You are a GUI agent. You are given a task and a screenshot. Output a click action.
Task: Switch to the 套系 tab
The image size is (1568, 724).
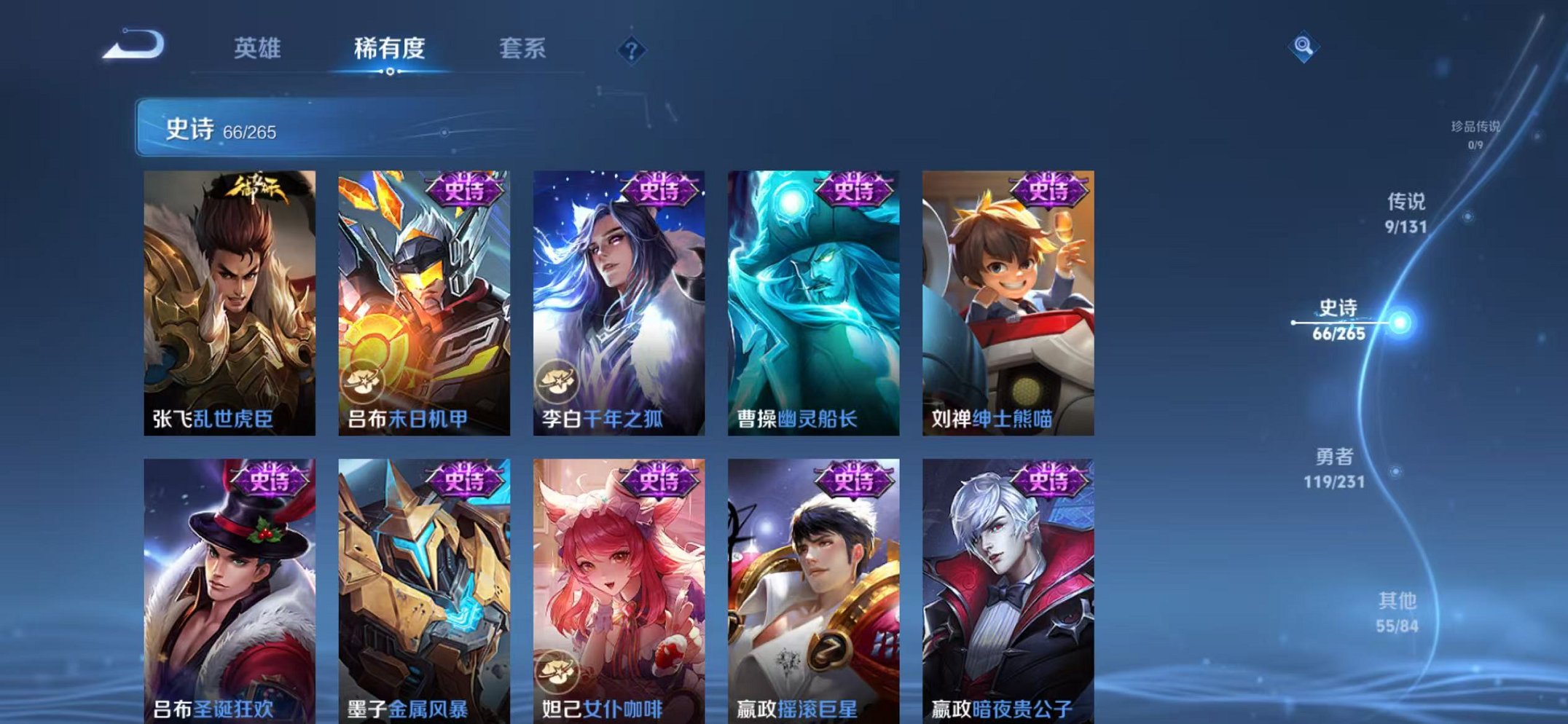click(524, 50)
